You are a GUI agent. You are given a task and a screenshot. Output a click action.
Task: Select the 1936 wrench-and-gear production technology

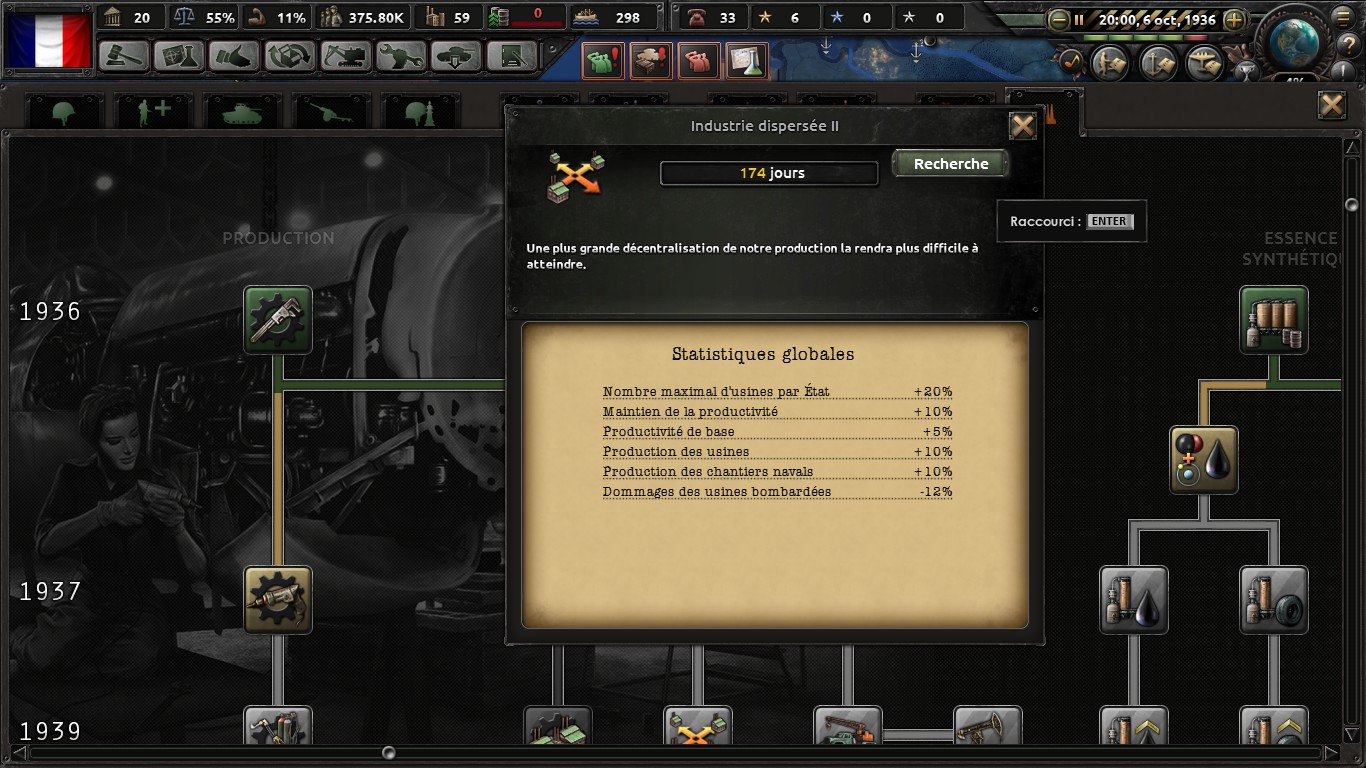278,320
